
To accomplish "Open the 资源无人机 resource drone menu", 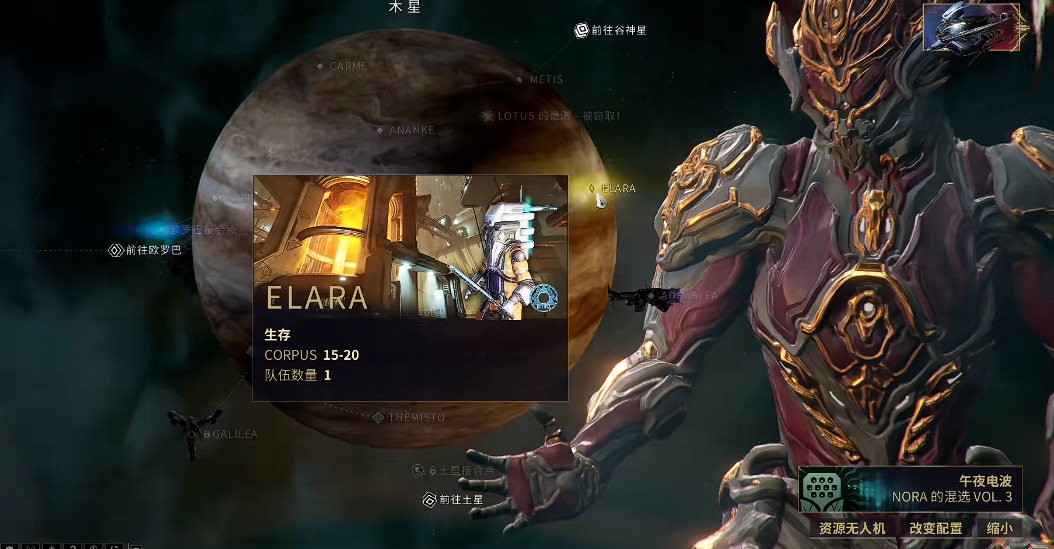I will 852,528.
